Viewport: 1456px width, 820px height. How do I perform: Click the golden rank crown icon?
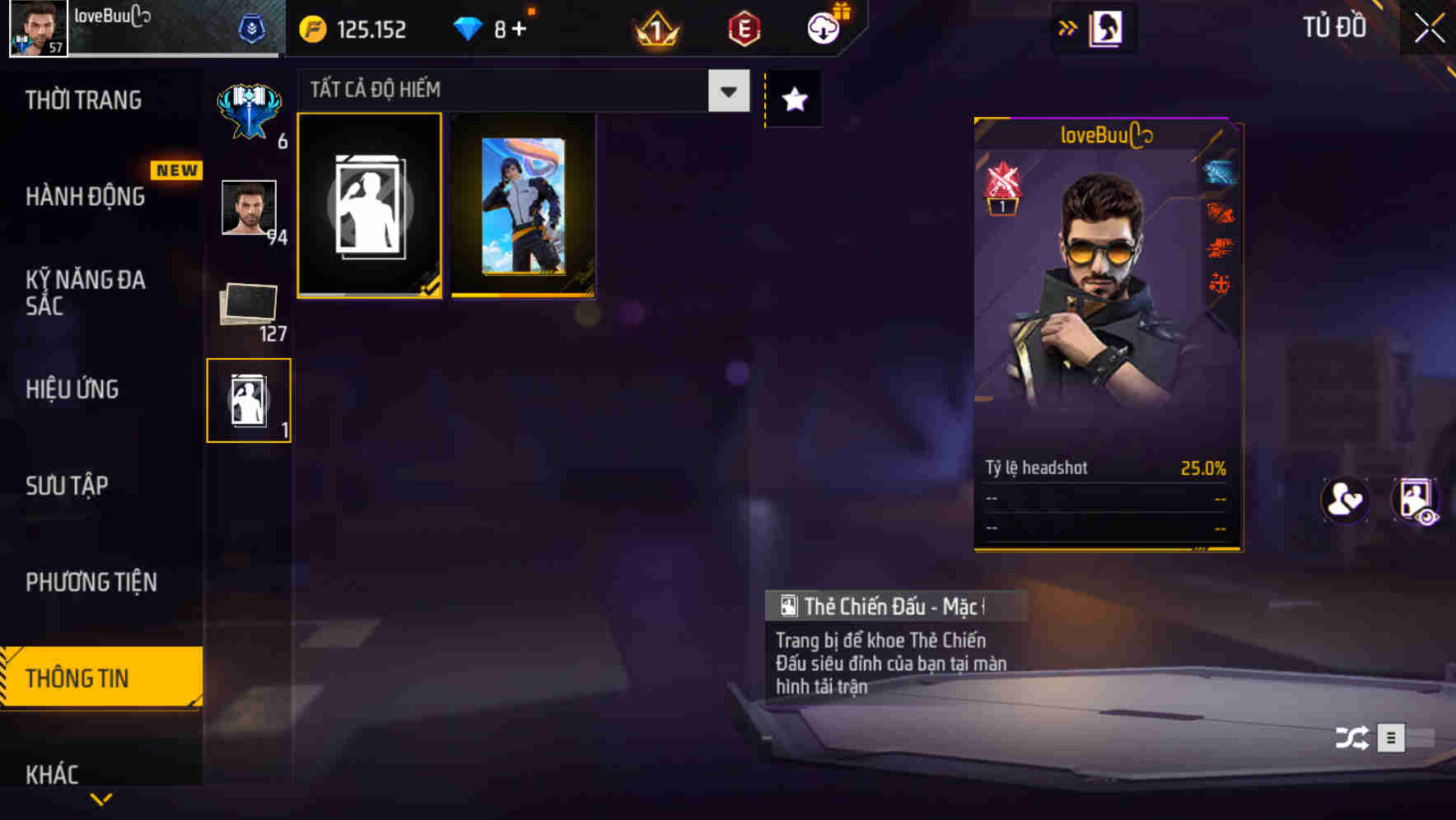655,27
